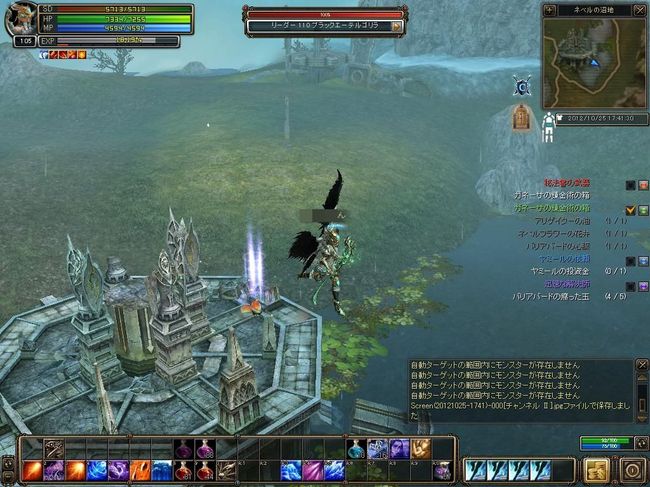650x487 pixels.
Task: Click the blue crescent shield icon
Action: pyautogui.click(x=520, y=85)
